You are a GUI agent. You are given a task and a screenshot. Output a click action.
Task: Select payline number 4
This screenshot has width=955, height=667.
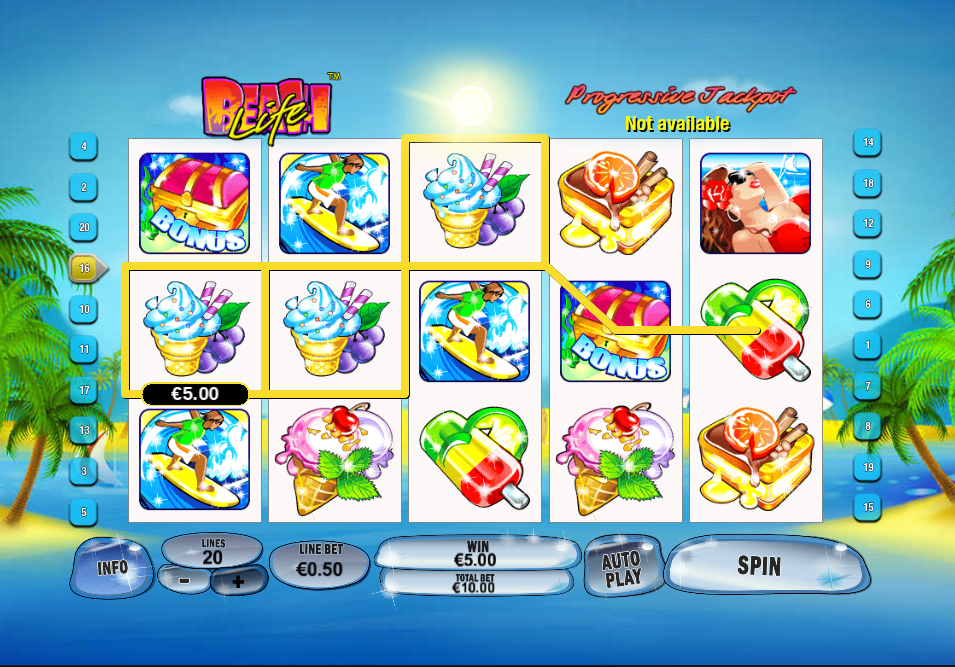pos(83,146)
